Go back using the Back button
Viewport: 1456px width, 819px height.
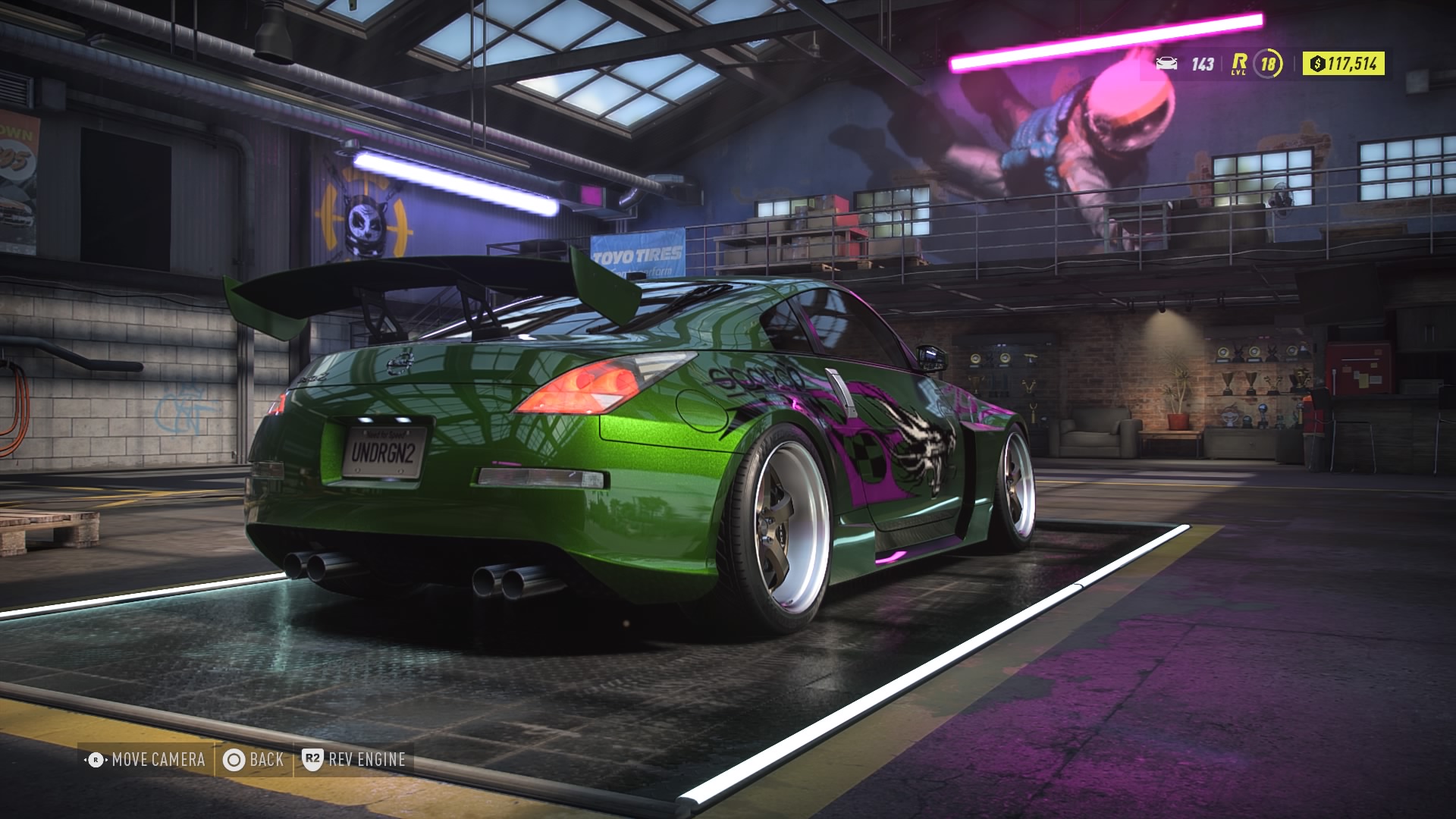click(254, 759)
